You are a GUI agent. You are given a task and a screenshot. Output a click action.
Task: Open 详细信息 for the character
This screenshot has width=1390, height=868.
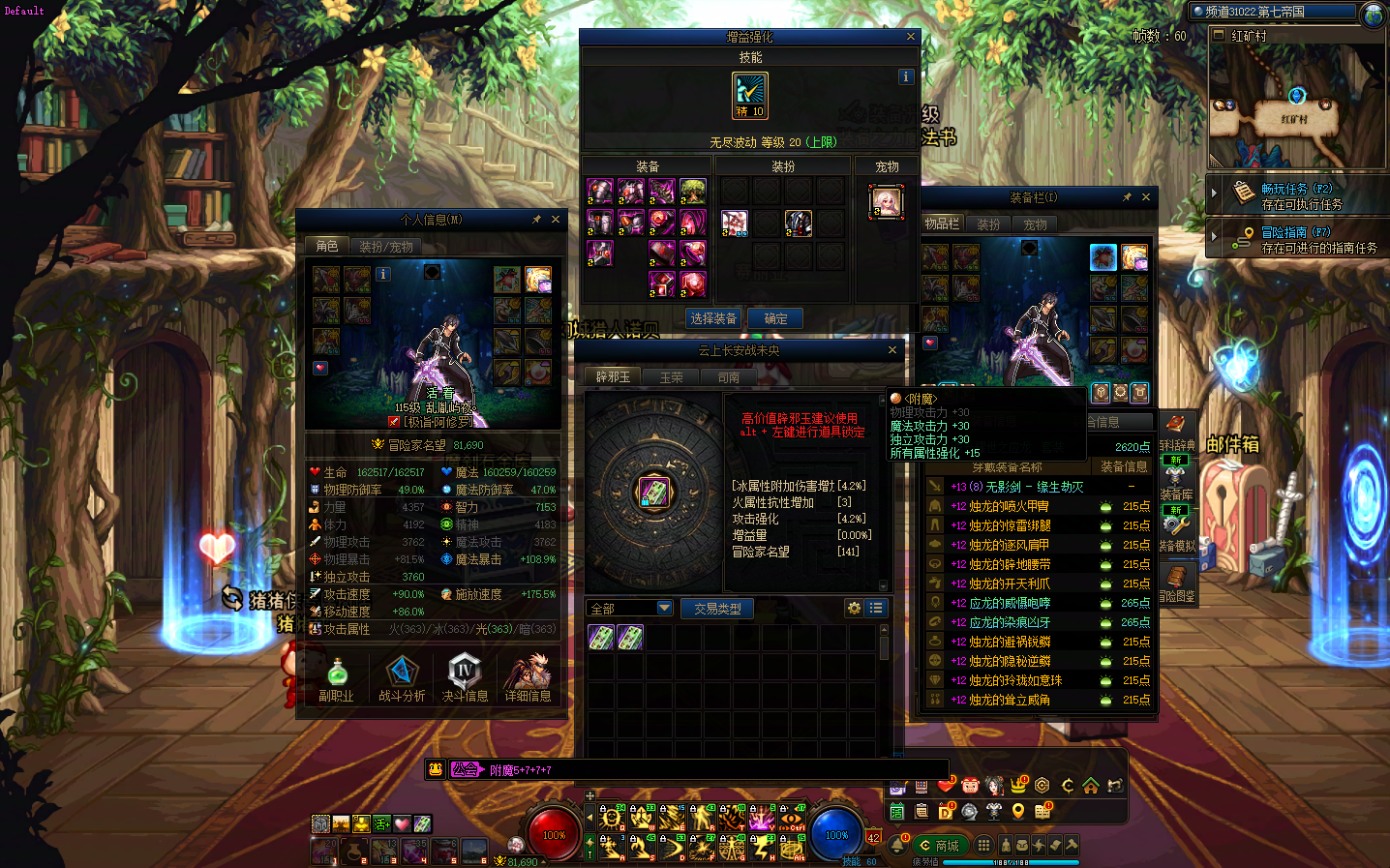[x=528, y=678]
